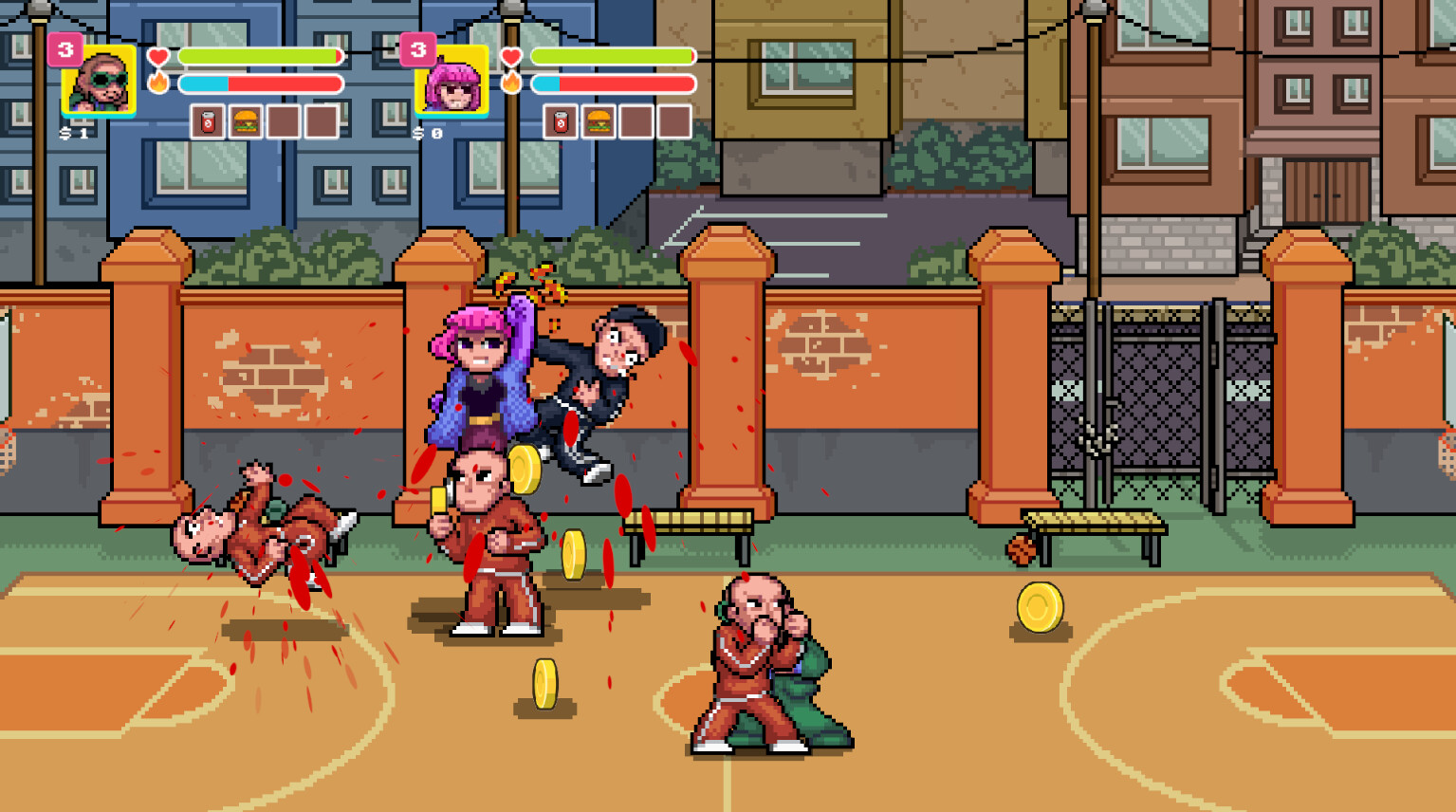Select the burger item in Player 2's inventory

599,121
